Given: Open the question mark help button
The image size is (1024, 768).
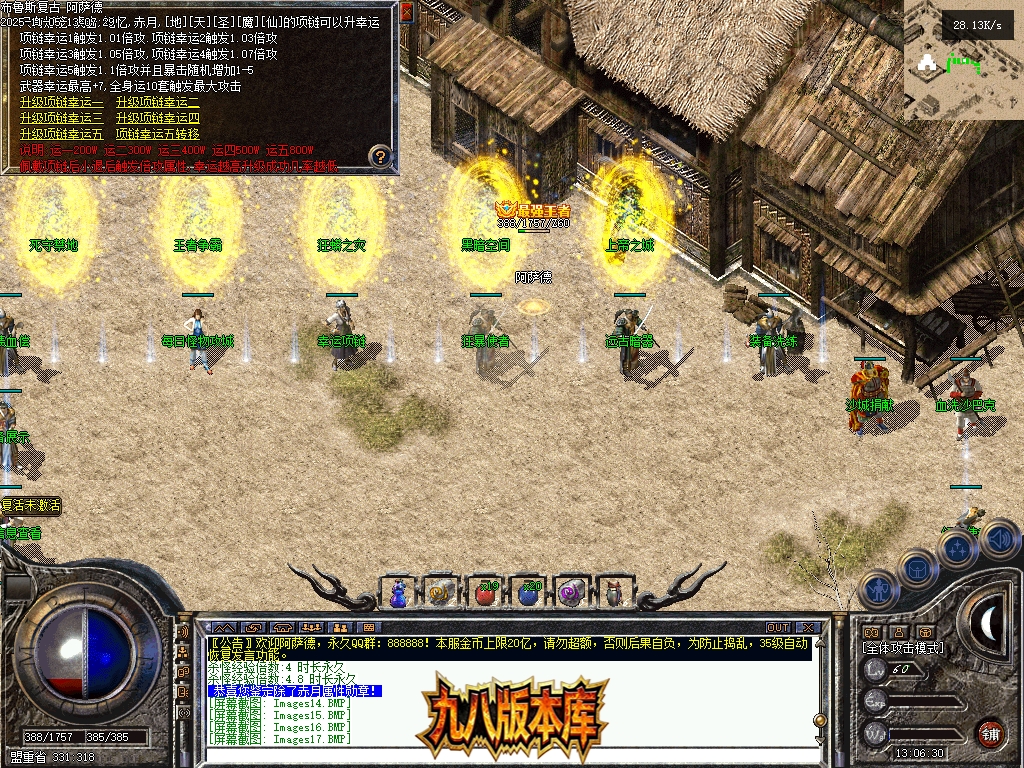Looking at the screenshot, I should click(380, 156).
